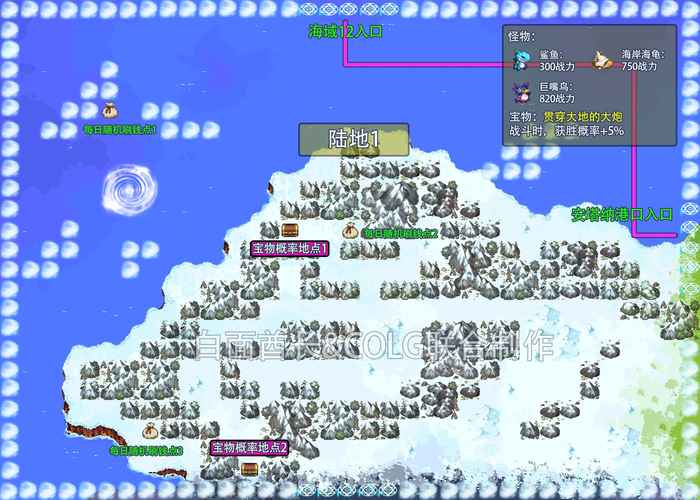Click the 每日随机刷钱点1 money bag marker
This screenshot has width=700, height=500.
[111, 109]
